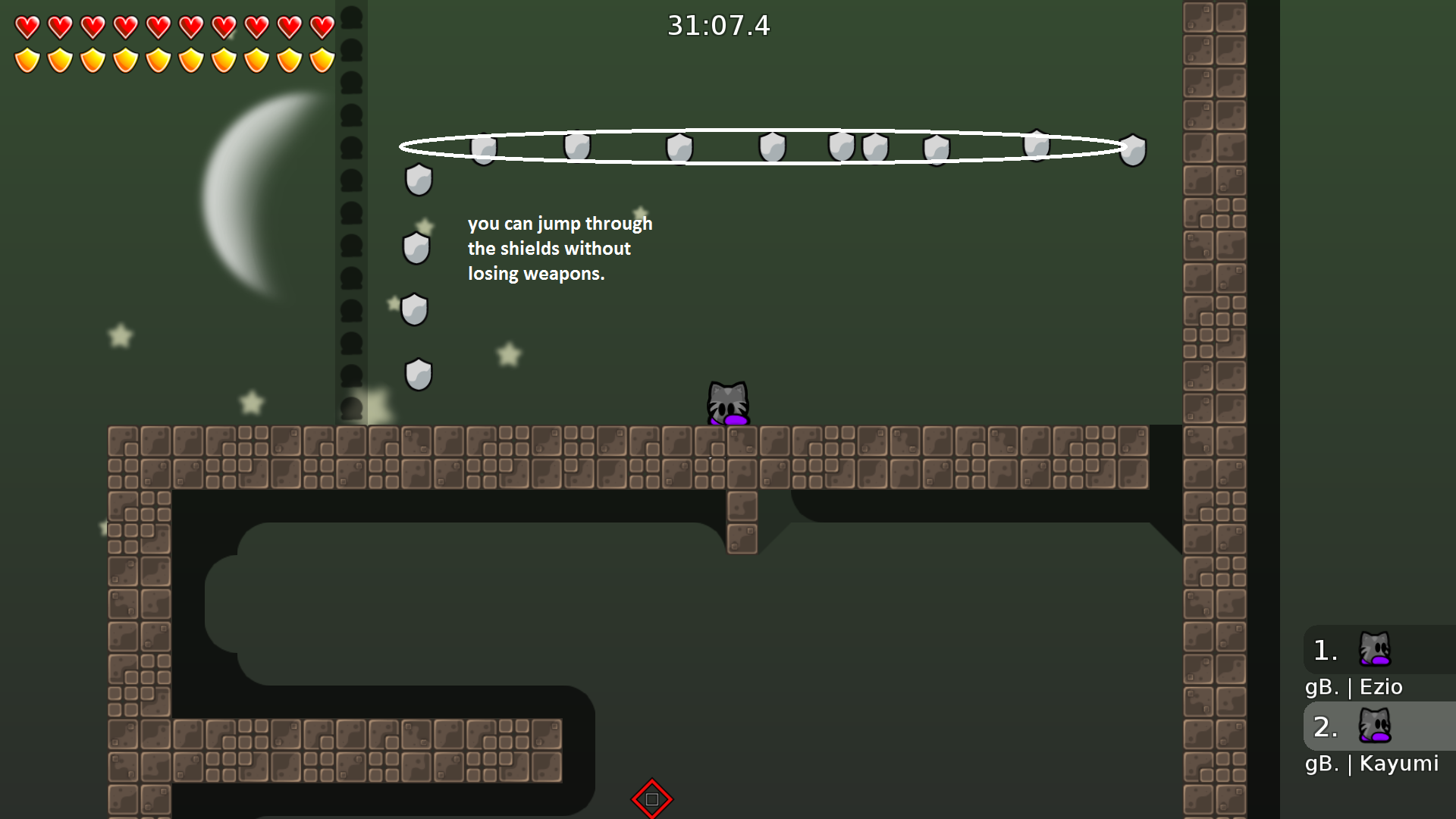Viewport: 1456px width, 819px height.
Task: Click the rank number 1 in the leaderboard
Action: pyautogui.click(x=1323, y=649)
